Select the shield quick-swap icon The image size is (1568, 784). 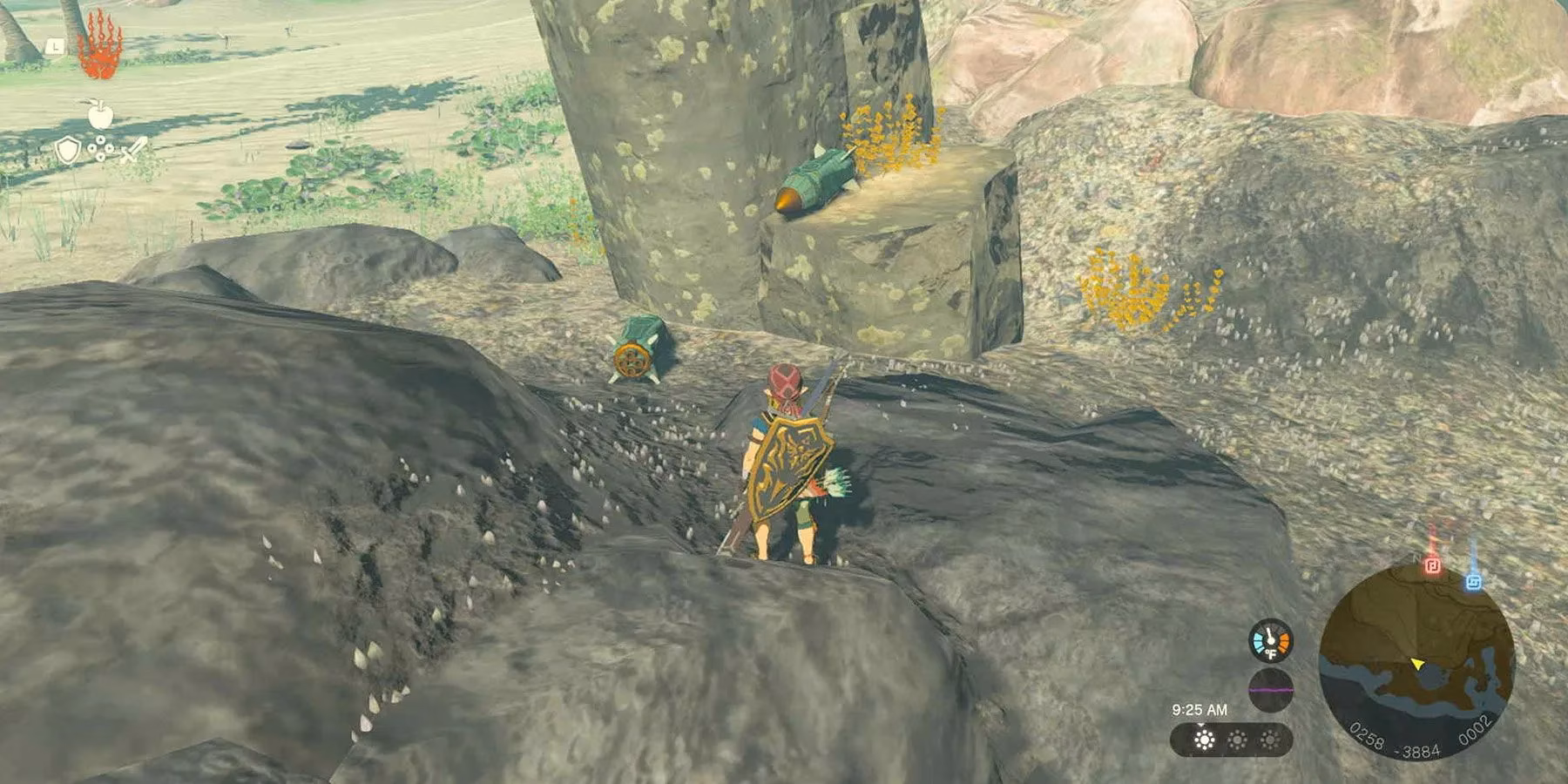click(x=67, y=150)
